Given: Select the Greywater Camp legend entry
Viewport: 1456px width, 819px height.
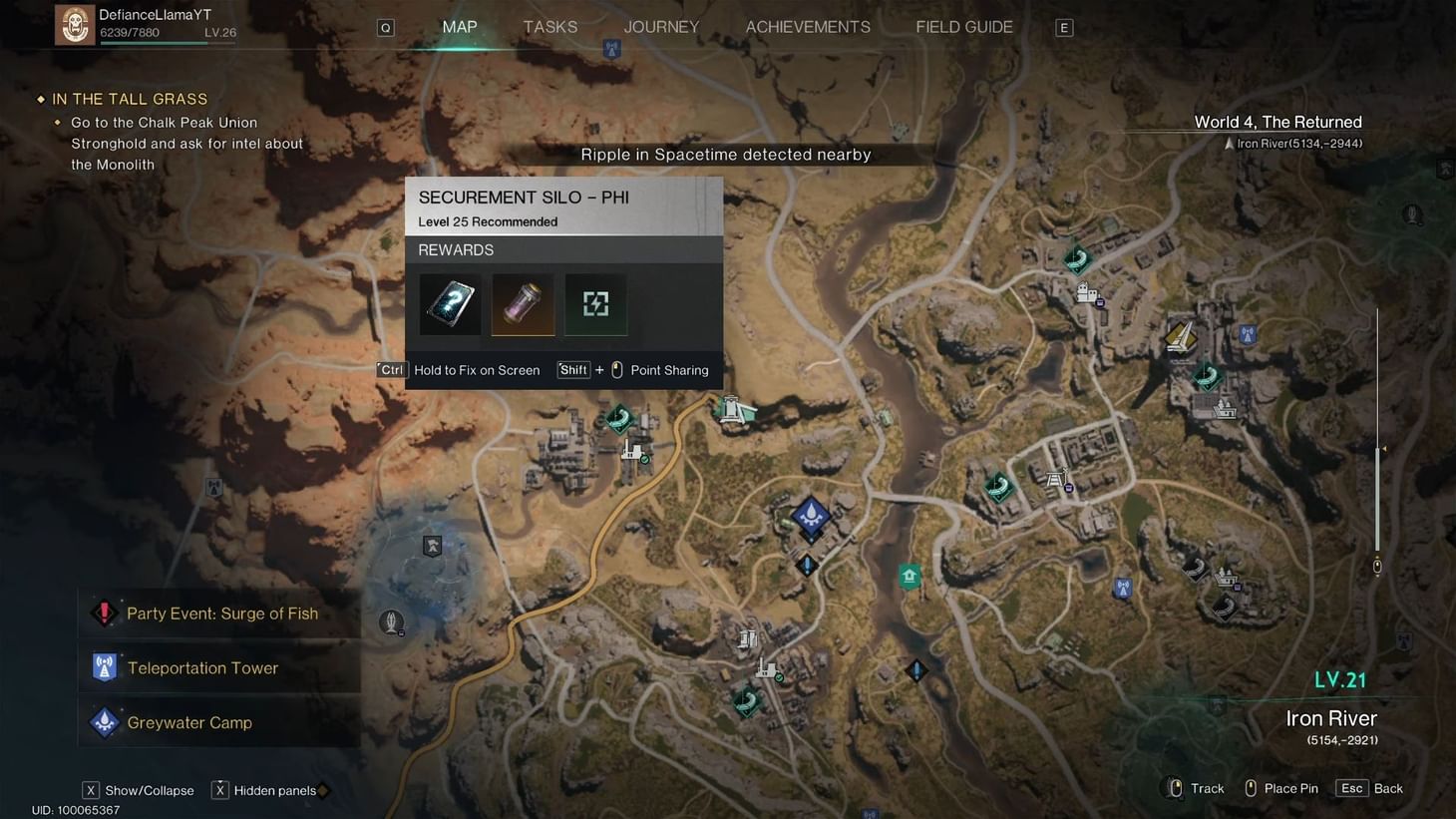Looking at the screenshot, I should [x=189, y=722].
